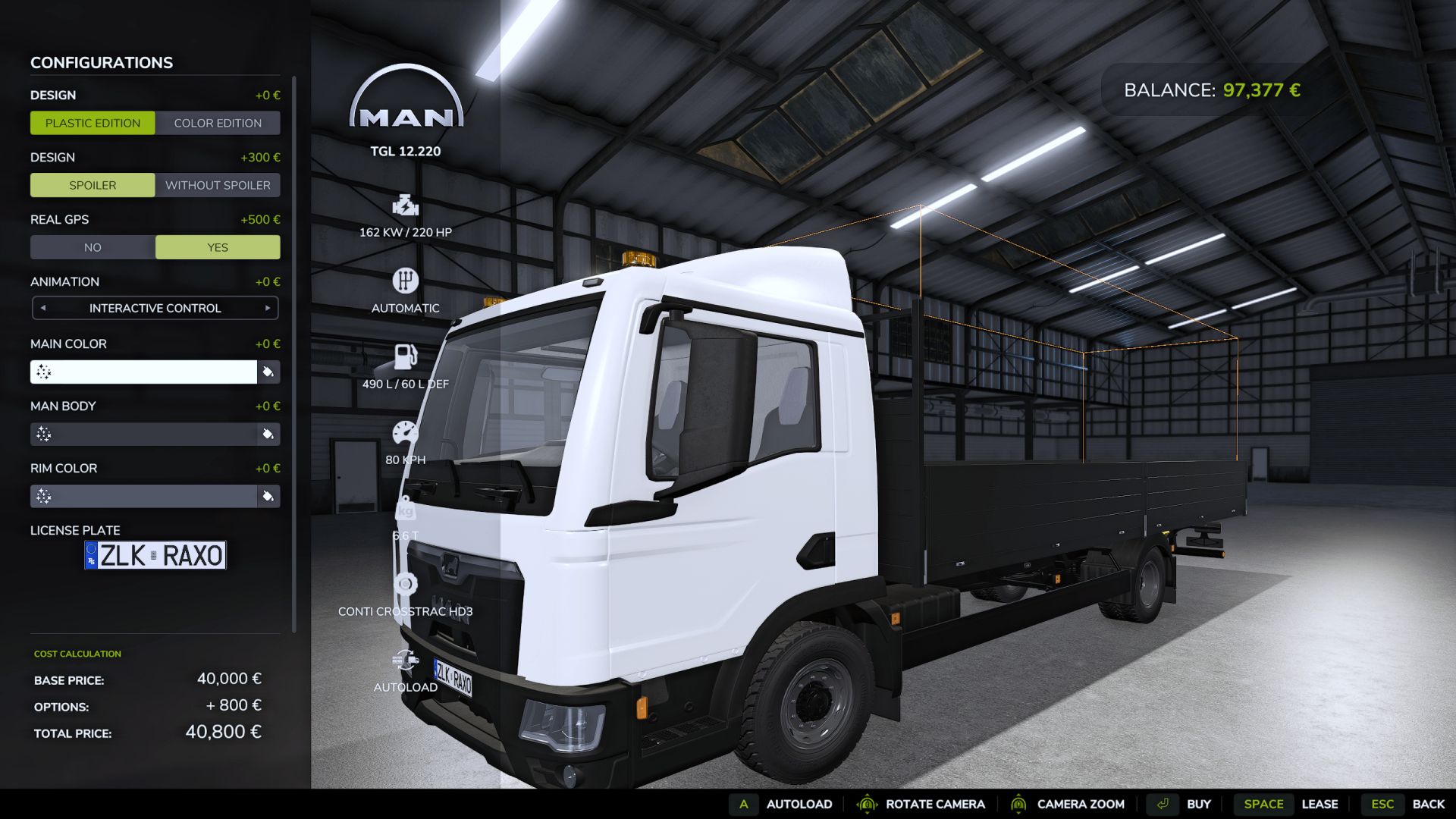This screenshot has height=819, width=1456.
Task: Select the engine power icon showing 220 HP
Action: [406, 205]
